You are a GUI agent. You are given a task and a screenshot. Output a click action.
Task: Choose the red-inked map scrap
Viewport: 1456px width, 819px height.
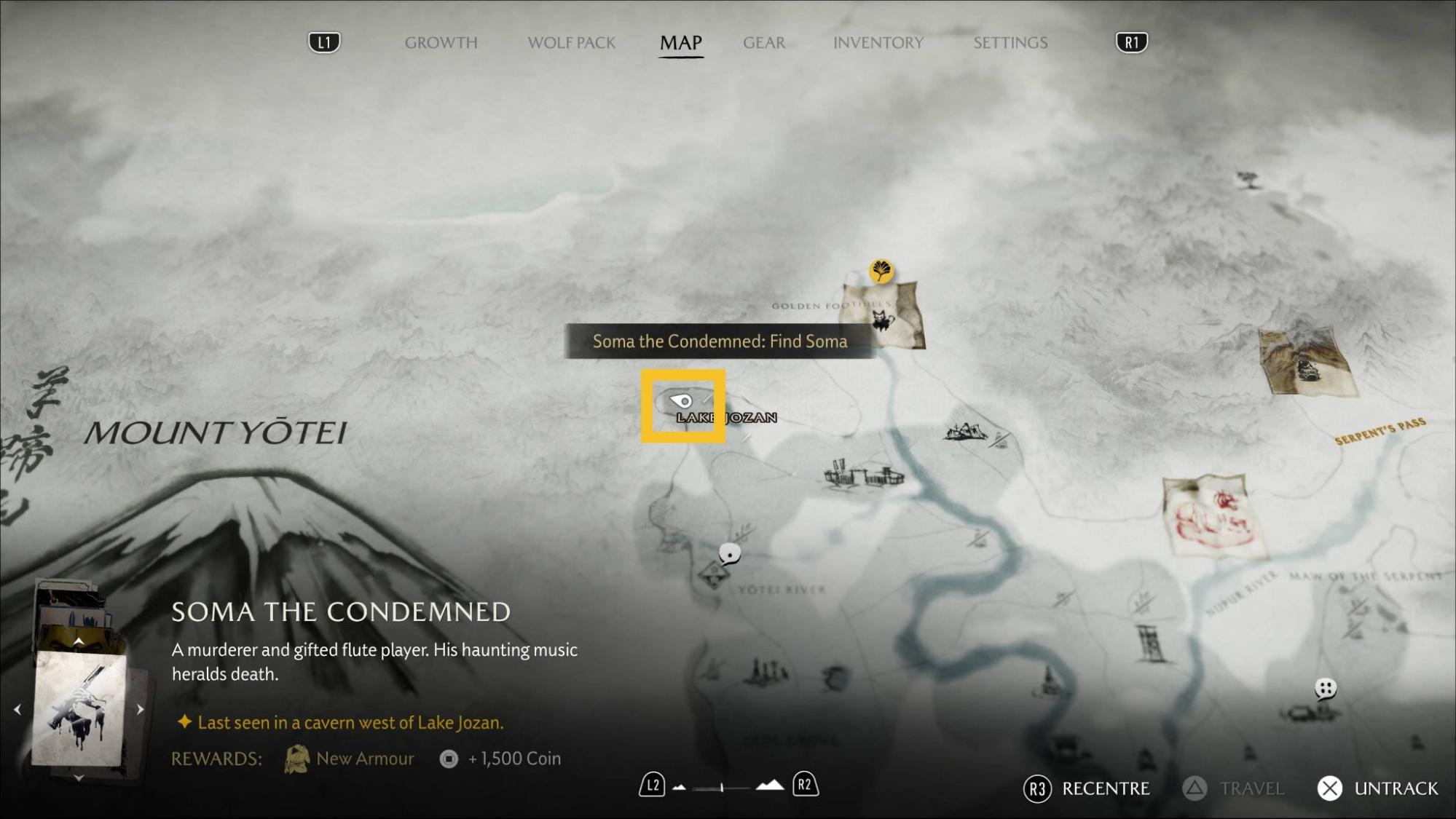click(x=1208, y=515)
